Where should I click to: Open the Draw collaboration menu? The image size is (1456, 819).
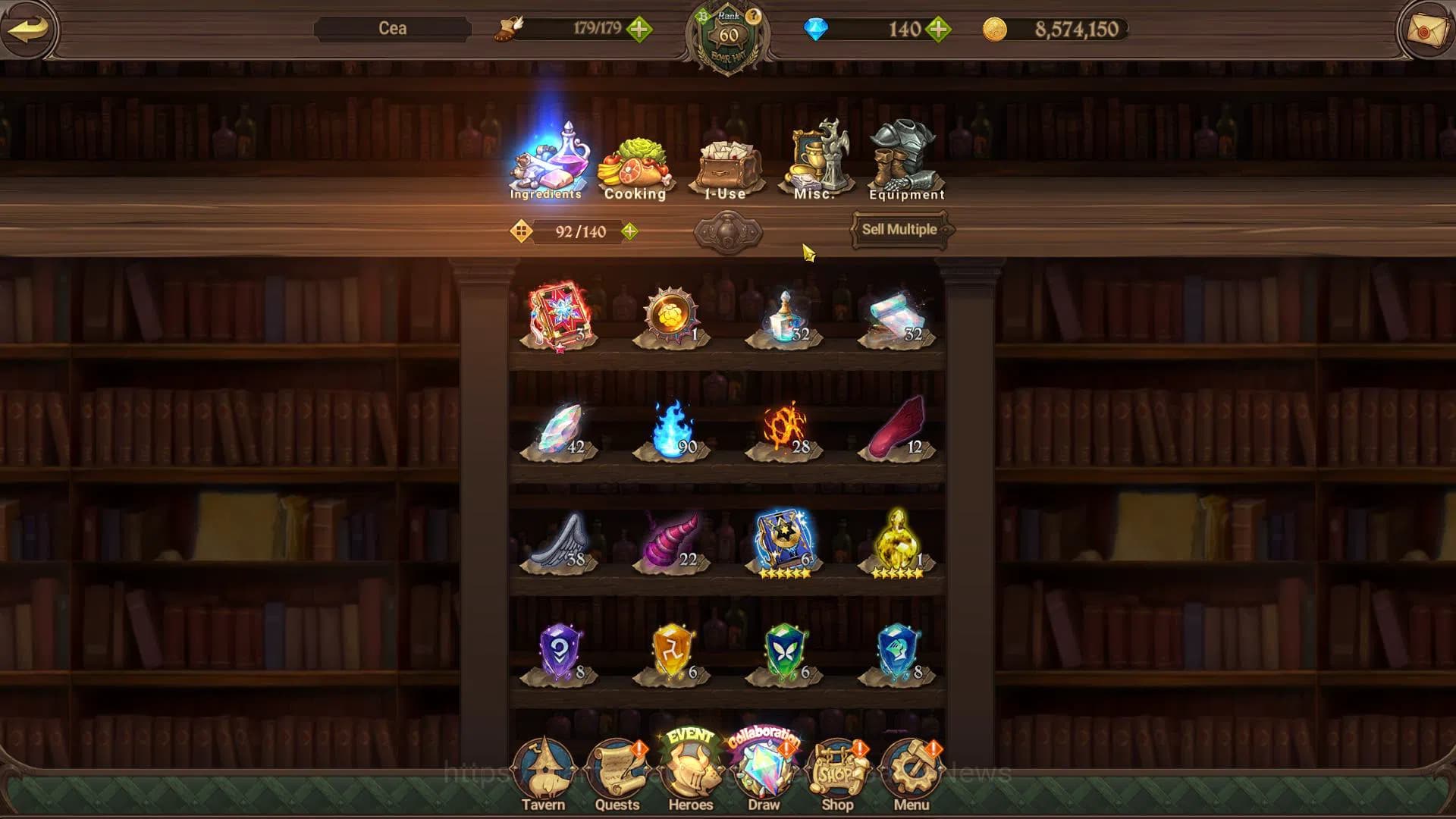pos(764,773)
